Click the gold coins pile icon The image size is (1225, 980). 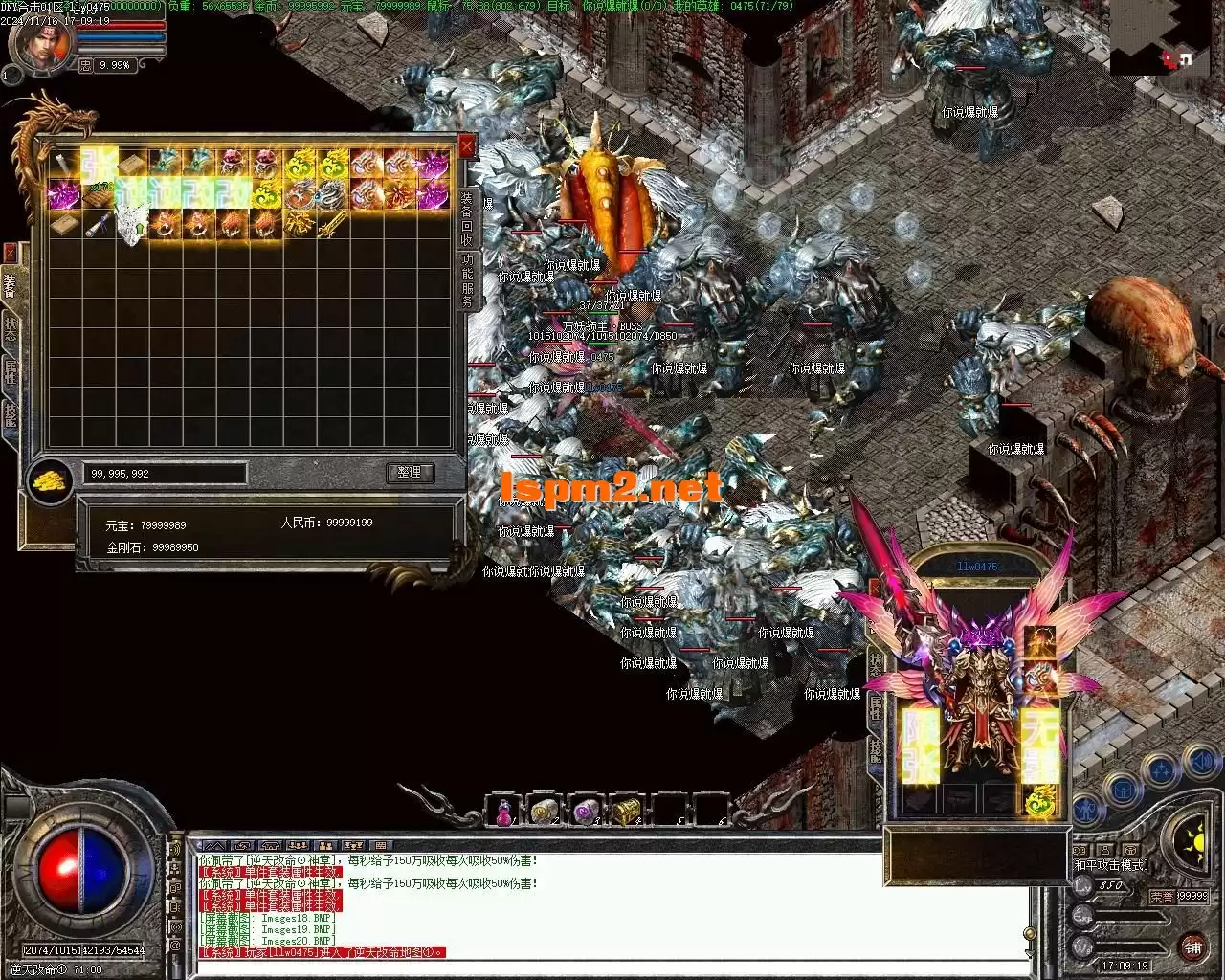[51, 478]
